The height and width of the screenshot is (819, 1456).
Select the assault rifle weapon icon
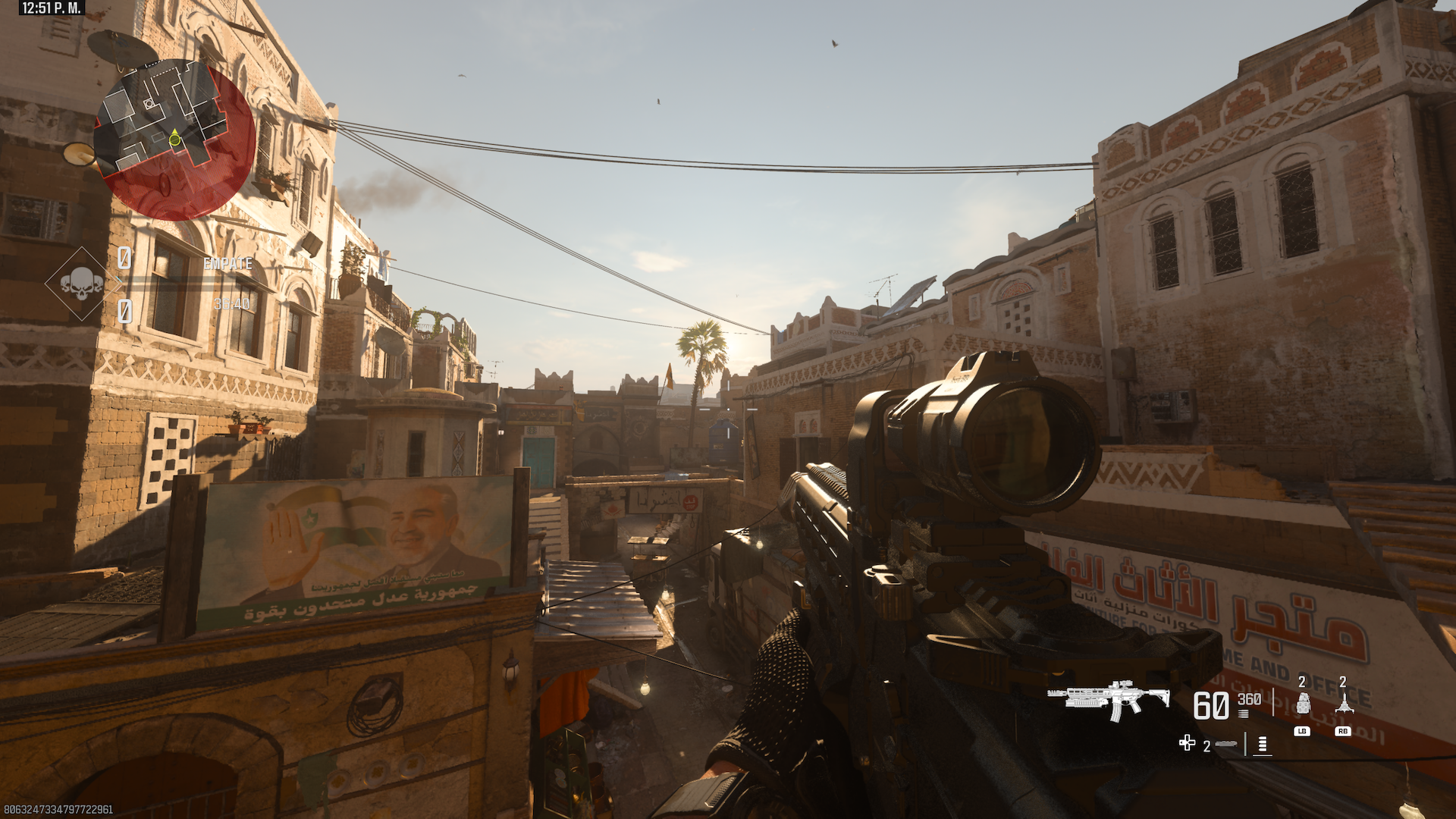pyautogui.click(x=1109, y=699)
